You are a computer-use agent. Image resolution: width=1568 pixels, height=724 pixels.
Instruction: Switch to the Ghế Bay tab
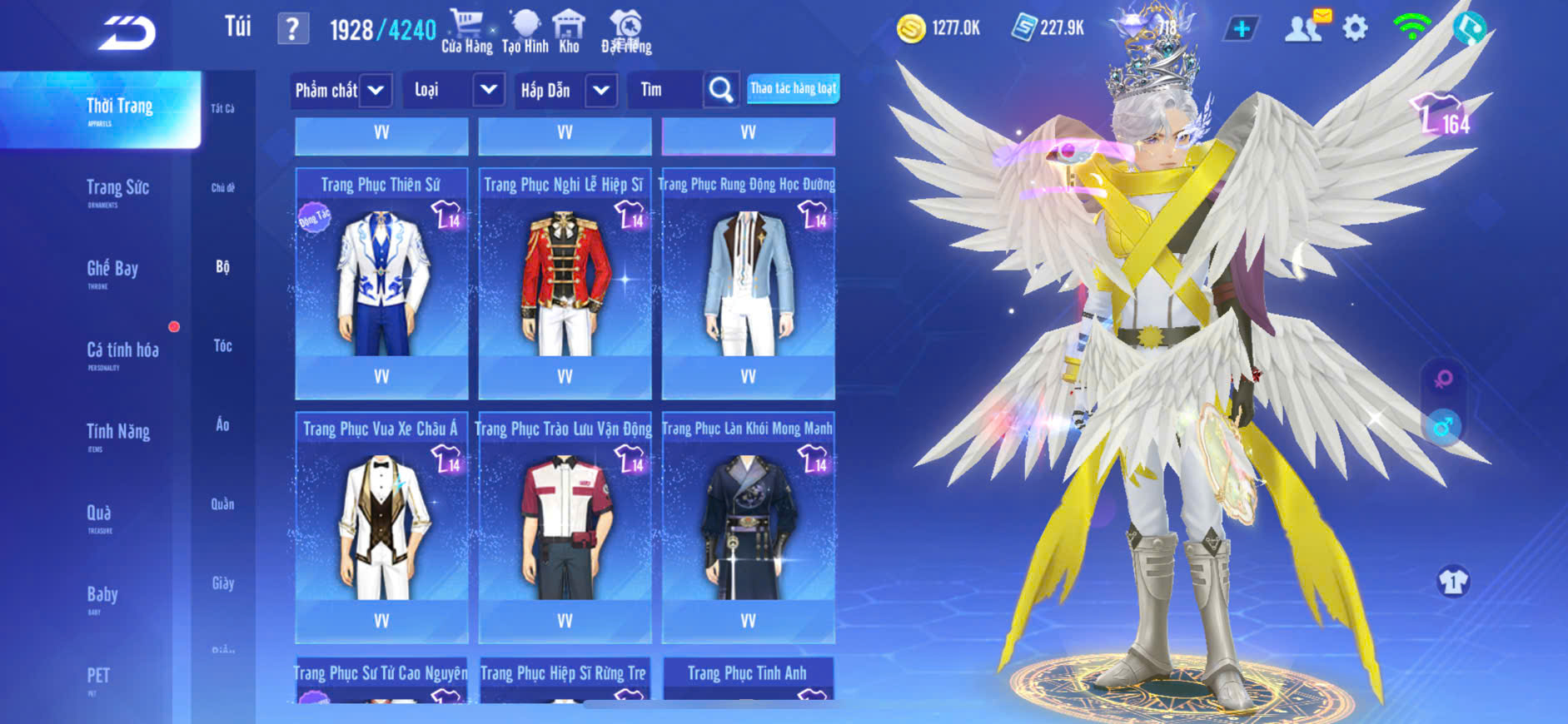112,270
